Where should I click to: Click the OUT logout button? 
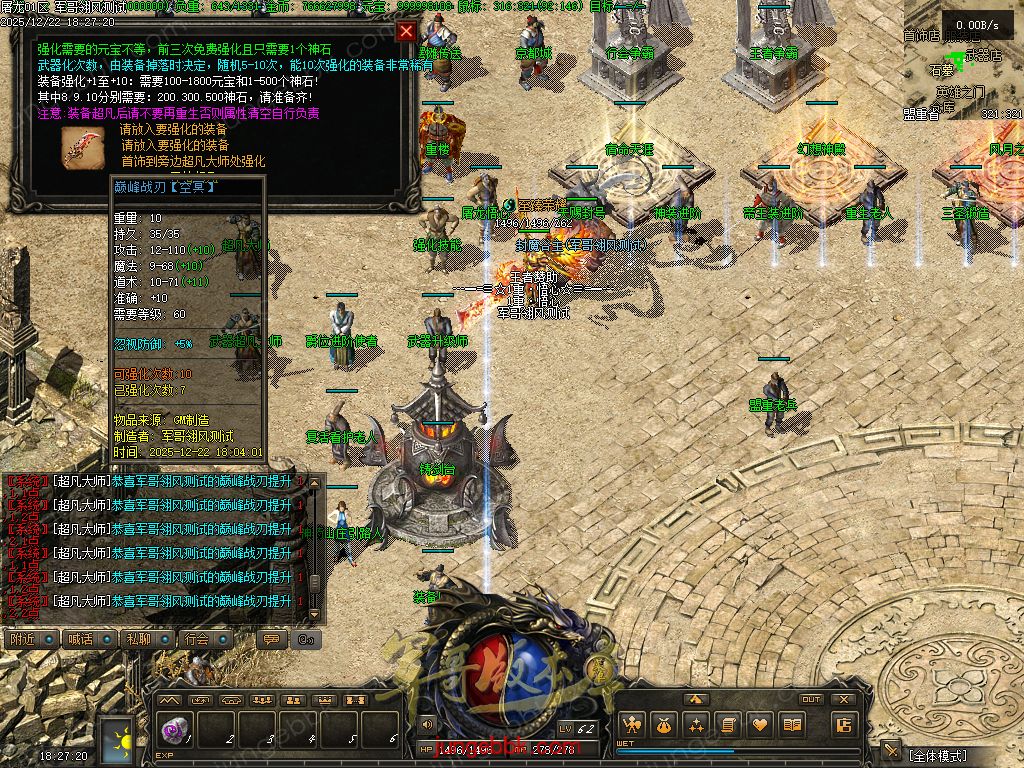(811, 700)
